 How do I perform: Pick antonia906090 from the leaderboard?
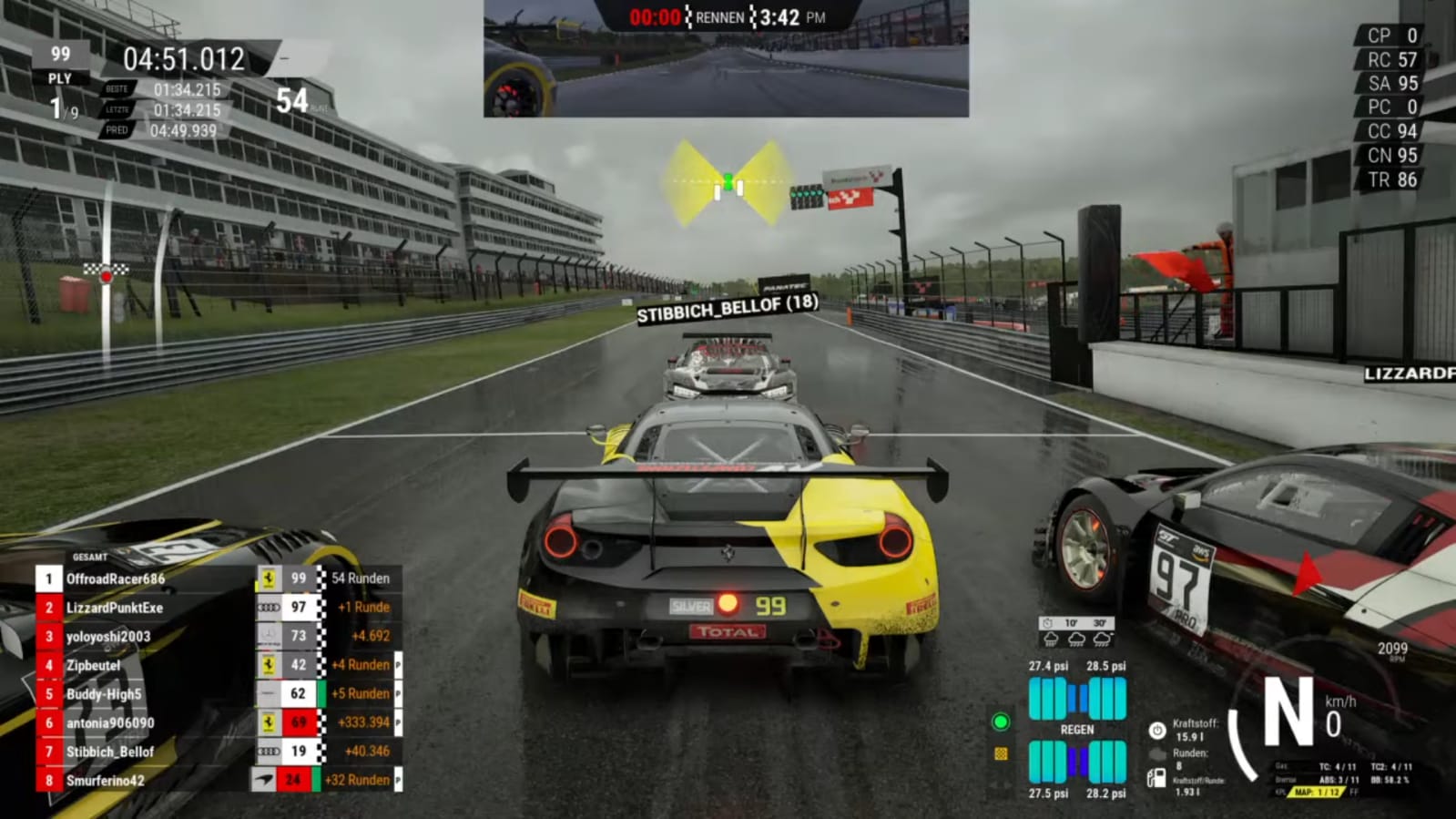(x=110, y=723)
